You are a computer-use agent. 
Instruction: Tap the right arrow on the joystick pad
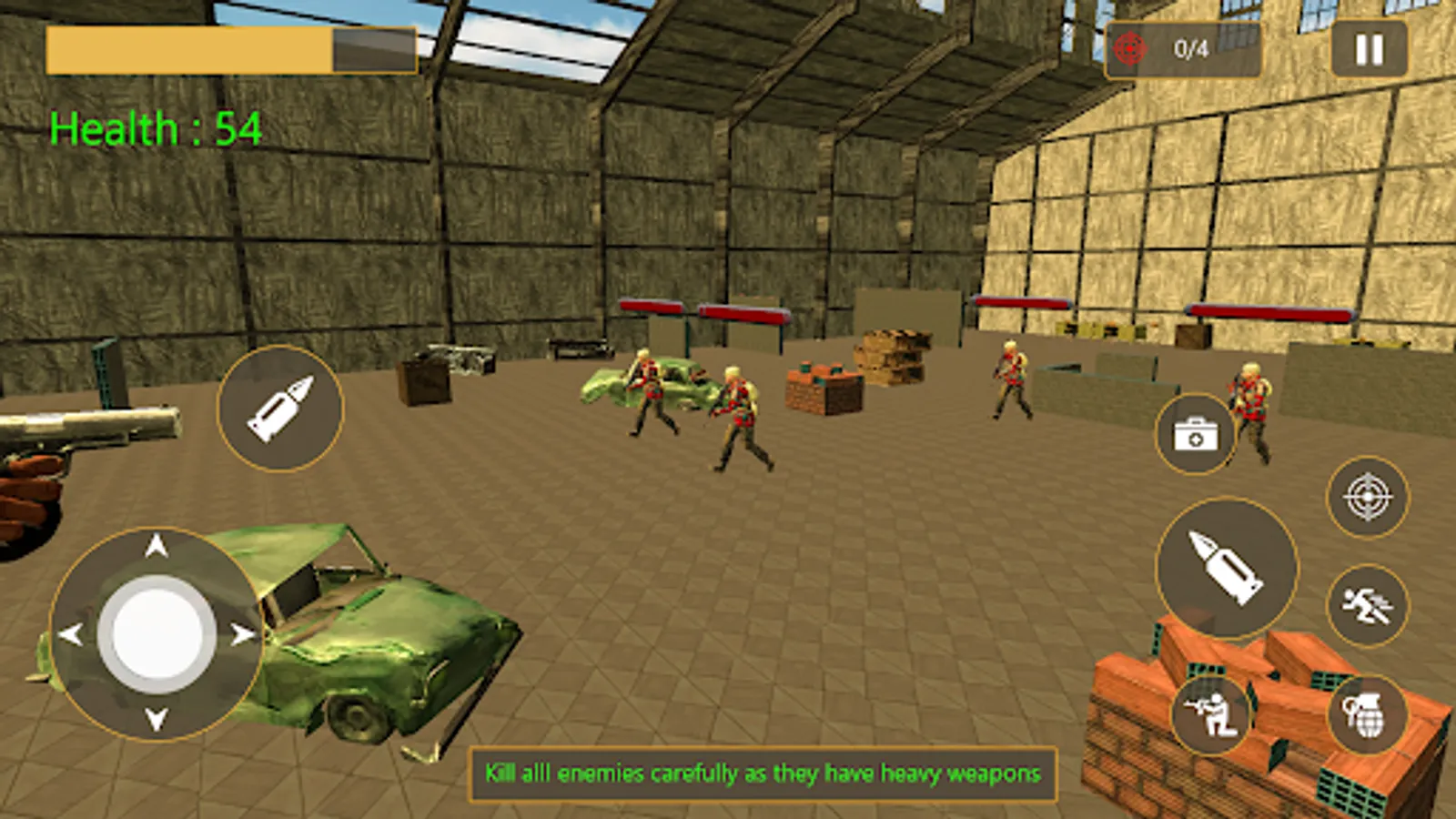click(x=244, y=634)
